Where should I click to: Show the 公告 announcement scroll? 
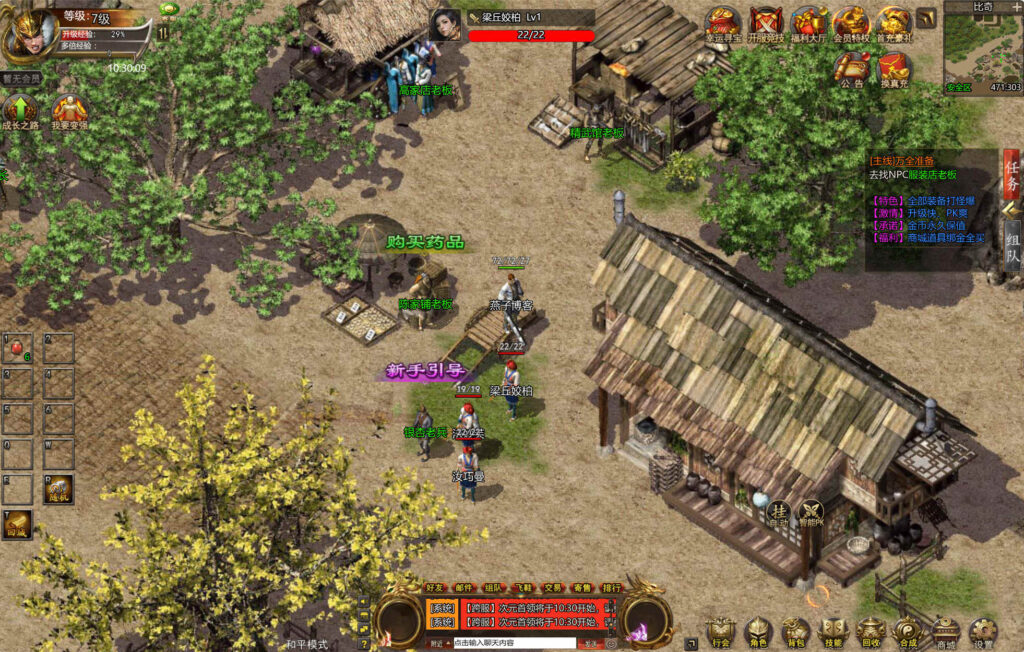pos(852,68)
